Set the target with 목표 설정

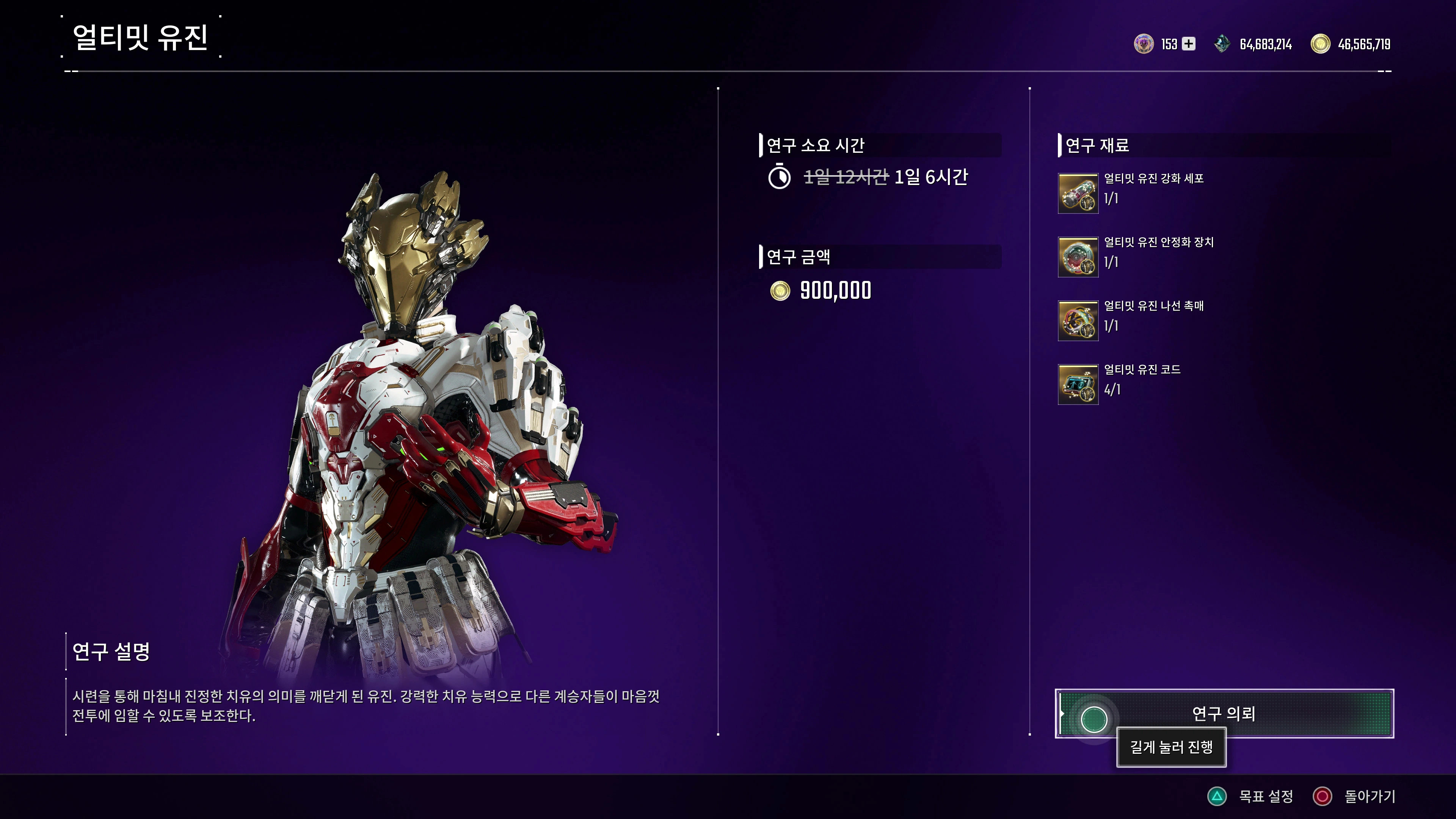(x=1250, y=796)
